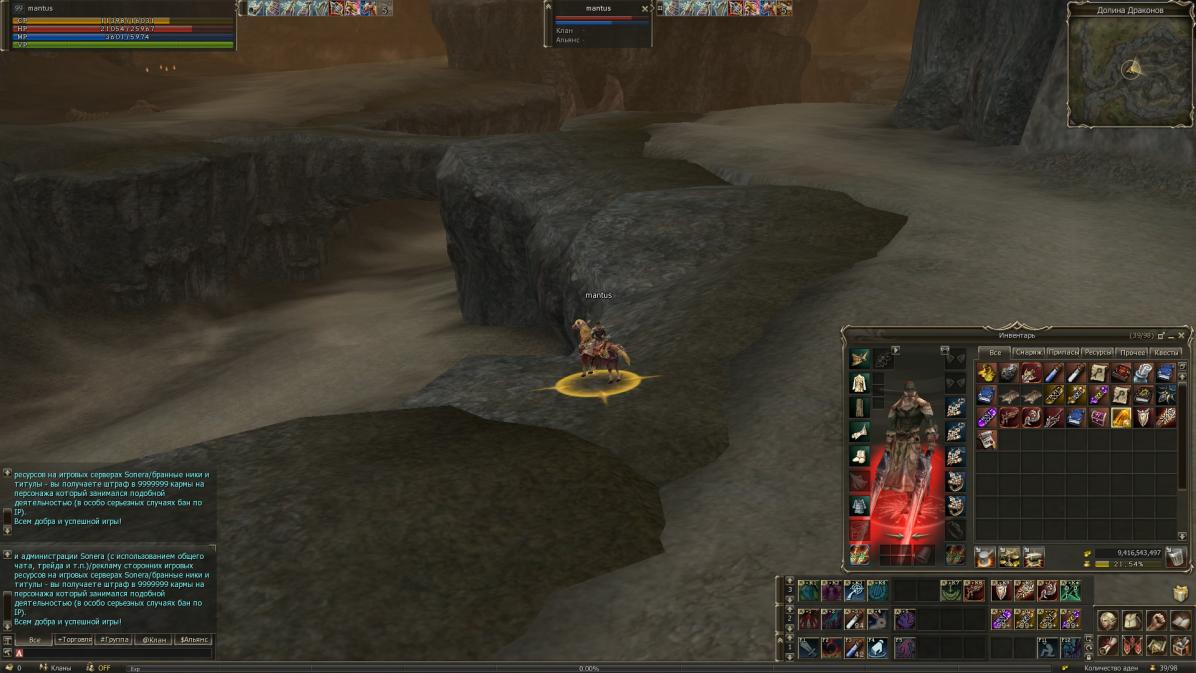Click the golden gift box icon
1196x673 pixels.
coord(1181,593)
